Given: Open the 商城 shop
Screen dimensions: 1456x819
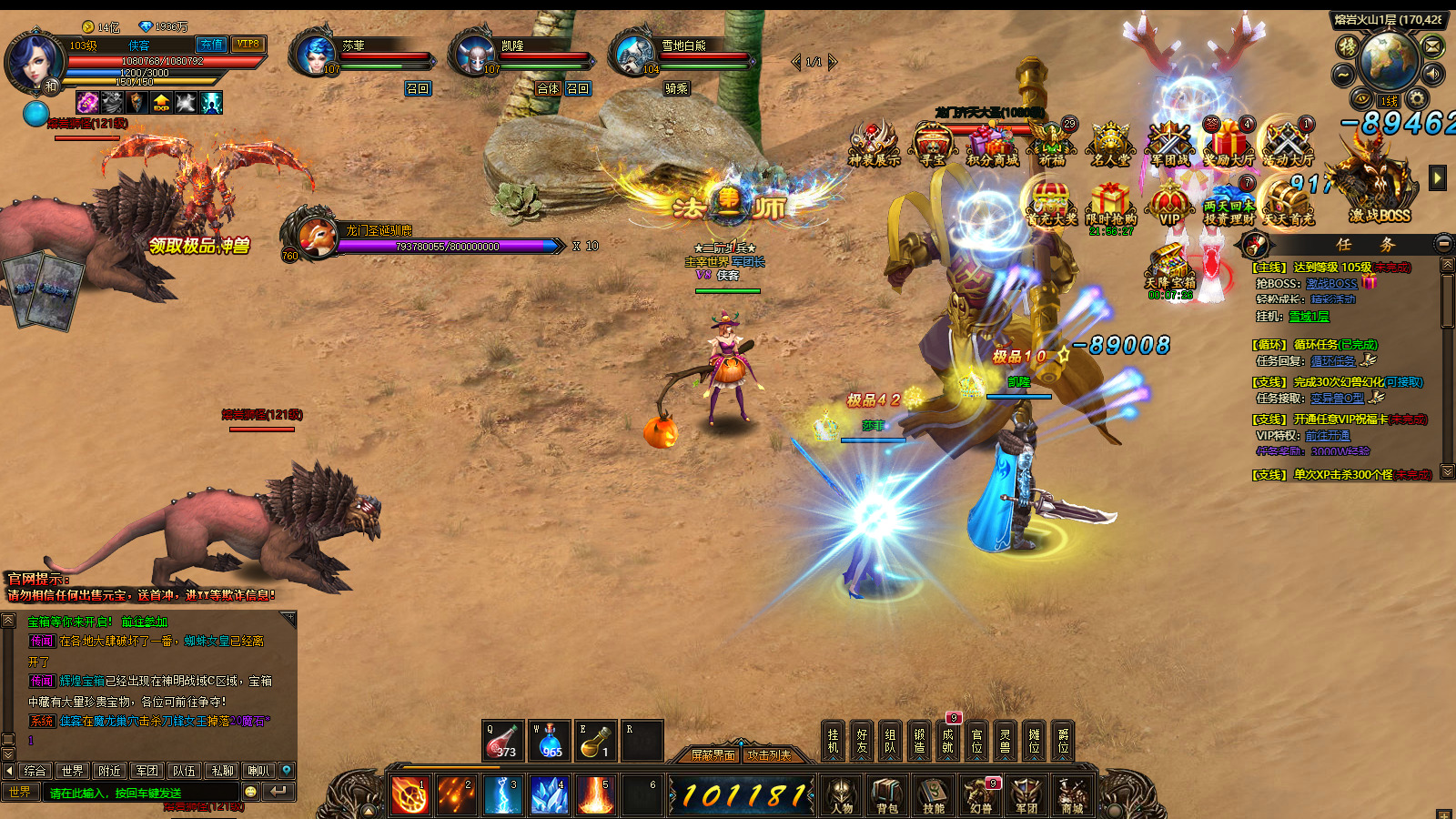Looking at the screenshot, I should coord(1072,794).
